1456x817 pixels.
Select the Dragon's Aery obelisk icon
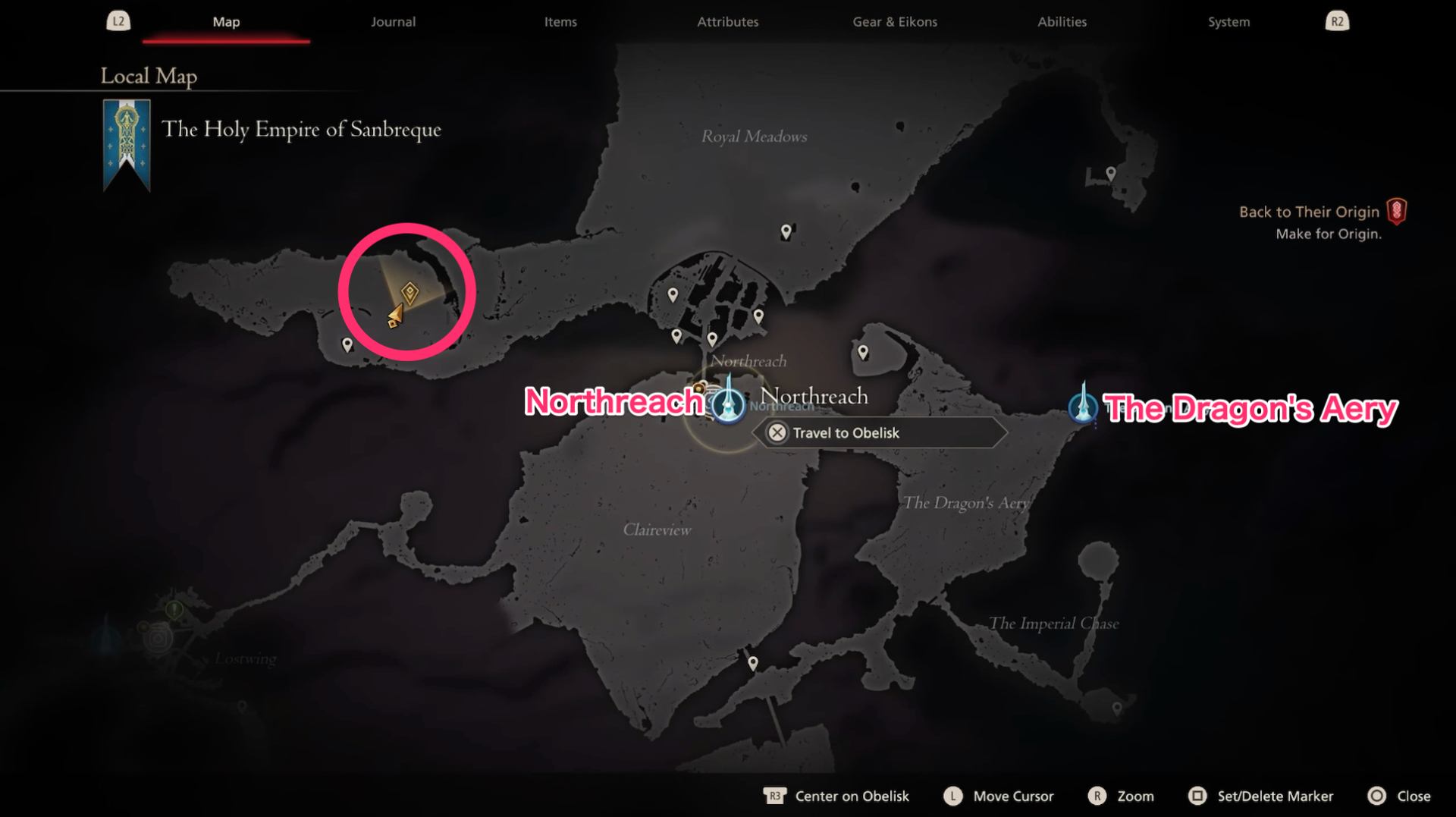[x=1084, y=408]
